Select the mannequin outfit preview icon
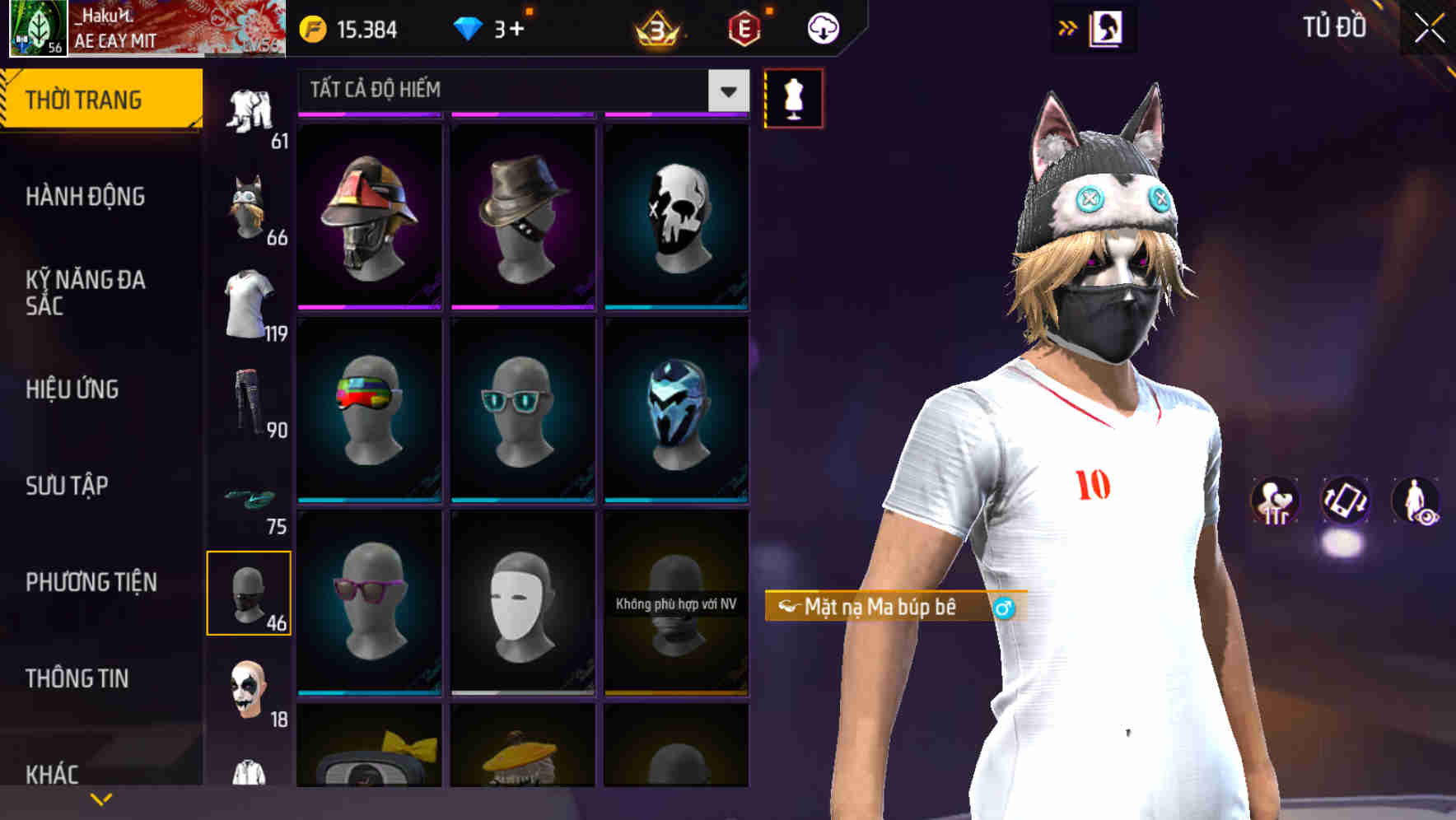 [793, 97]
